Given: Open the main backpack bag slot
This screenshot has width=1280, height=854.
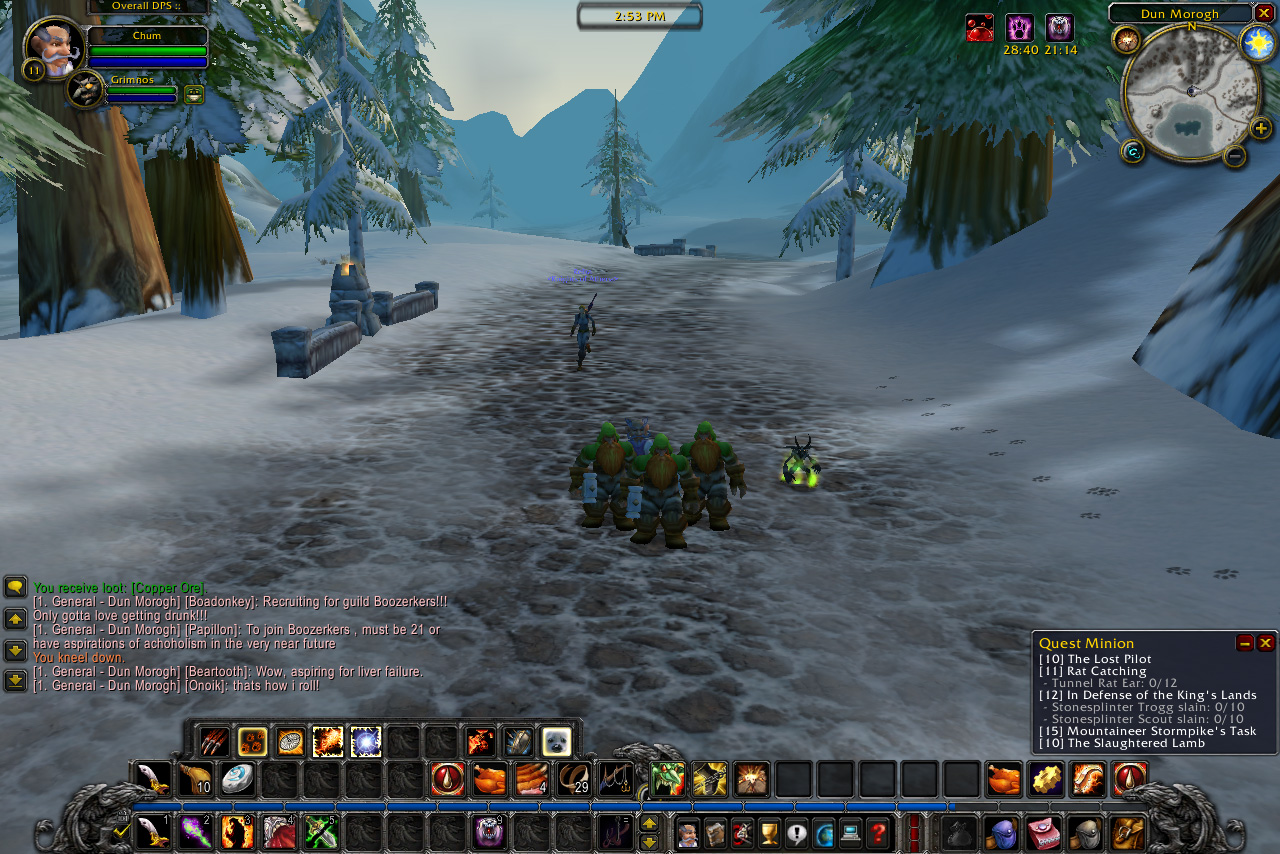Looking at the screenshot, I should tap(1127, 832).
